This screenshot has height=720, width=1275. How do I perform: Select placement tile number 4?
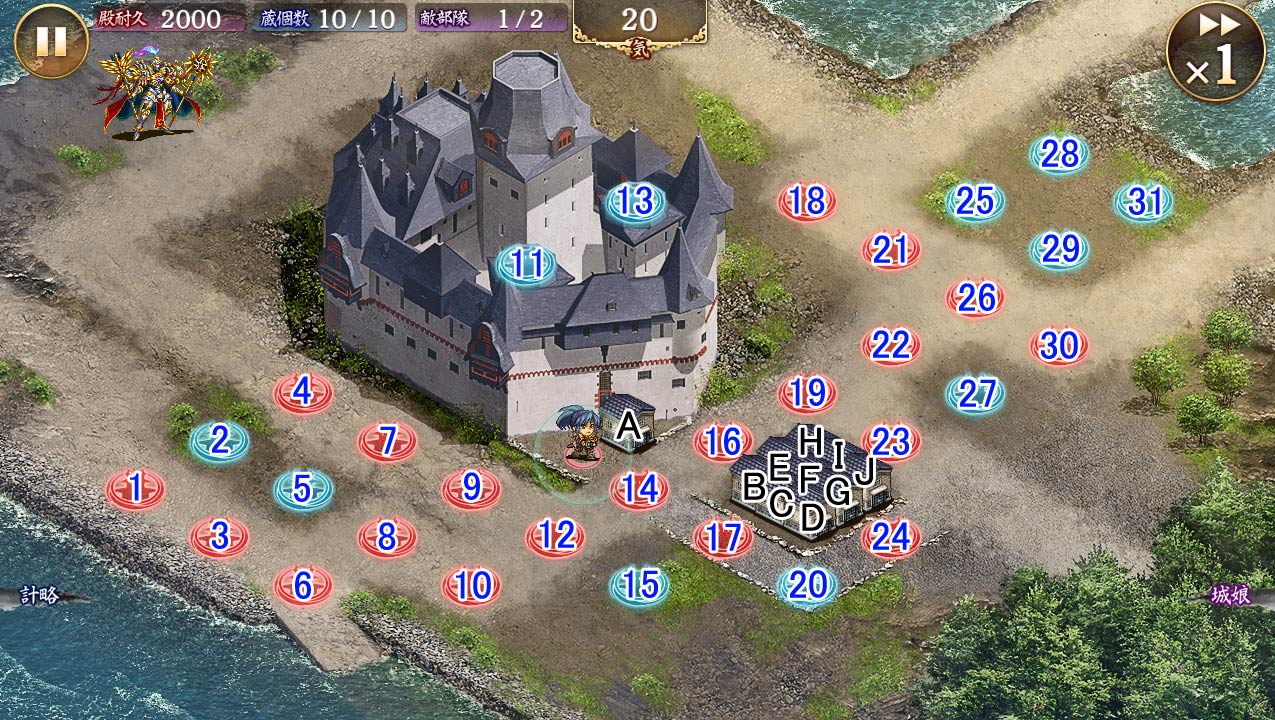pos(303,393)
